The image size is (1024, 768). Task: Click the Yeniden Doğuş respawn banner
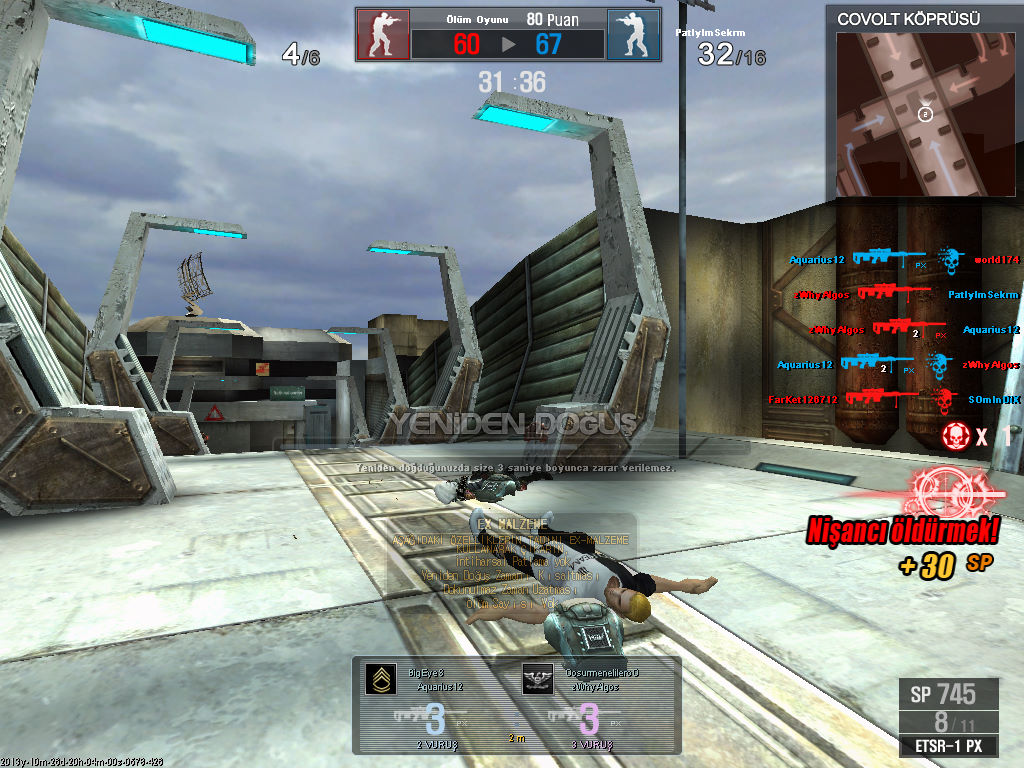(x=511, y=424)
